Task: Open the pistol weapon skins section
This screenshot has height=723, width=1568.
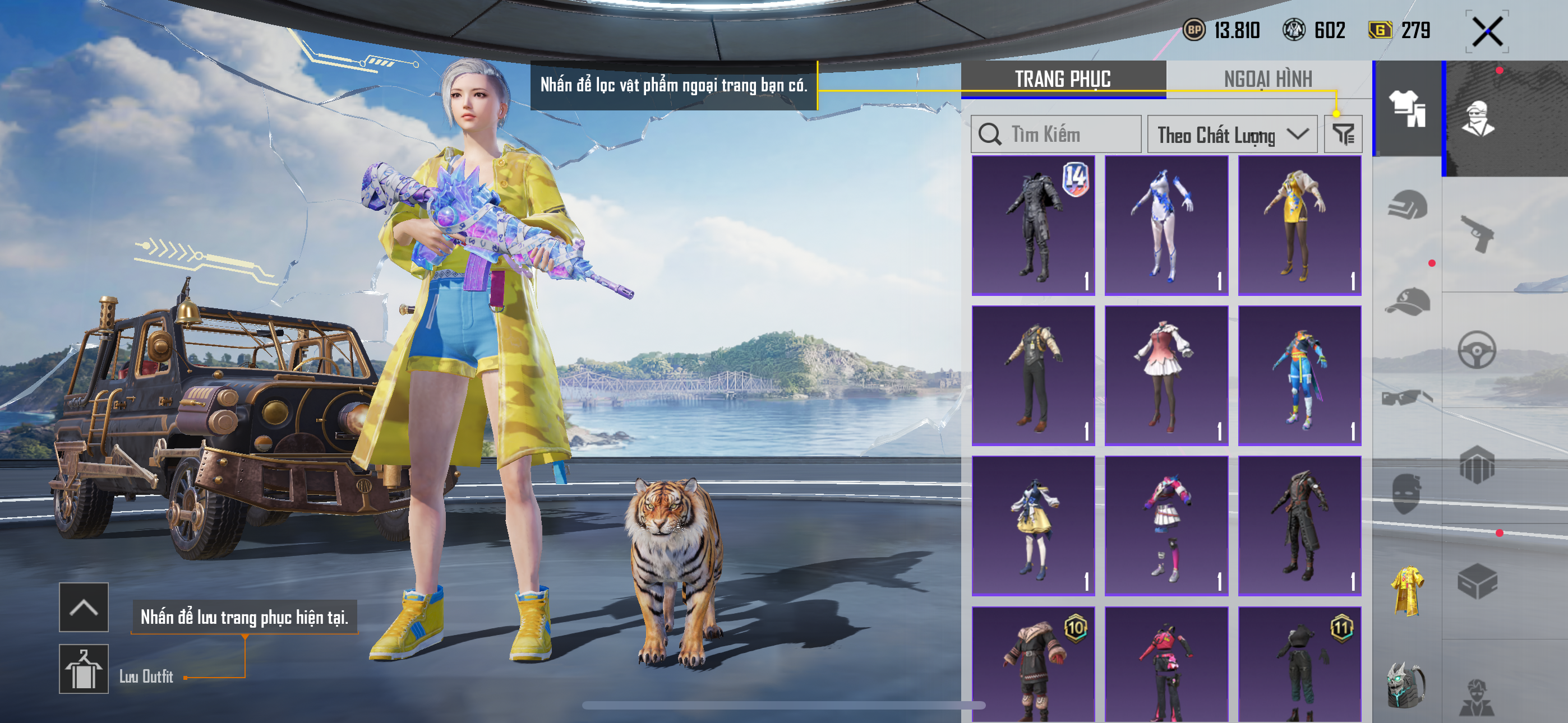Action: (x=1477, y=234)
